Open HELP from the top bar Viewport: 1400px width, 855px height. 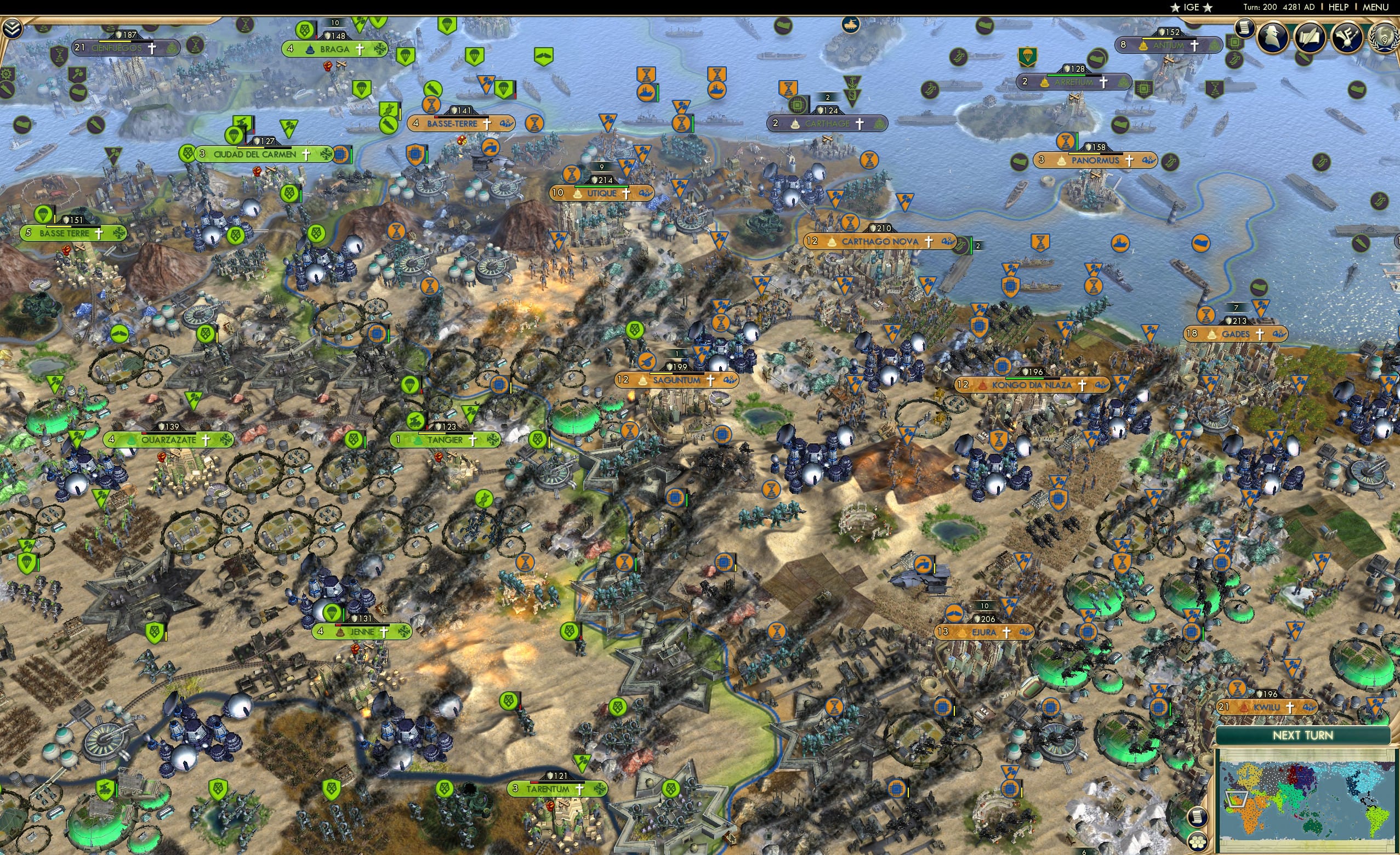pyautogui.click(x=1339, y=7)
